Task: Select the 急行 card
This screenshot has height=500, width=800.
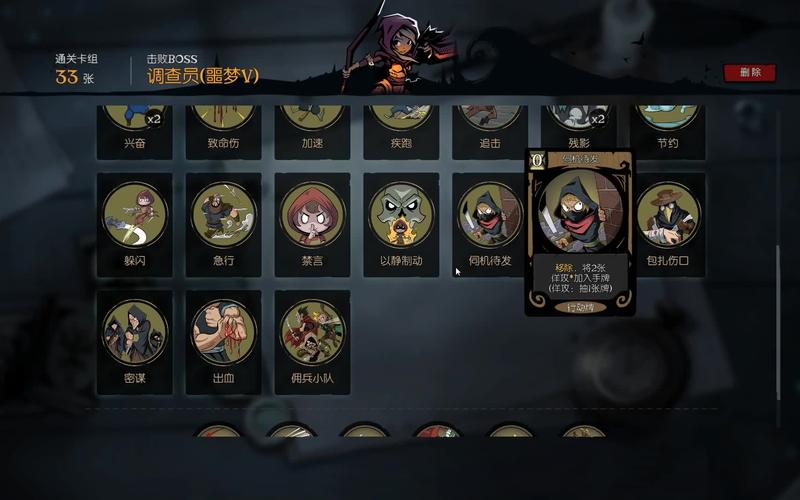Action: (x=223, y=224)
